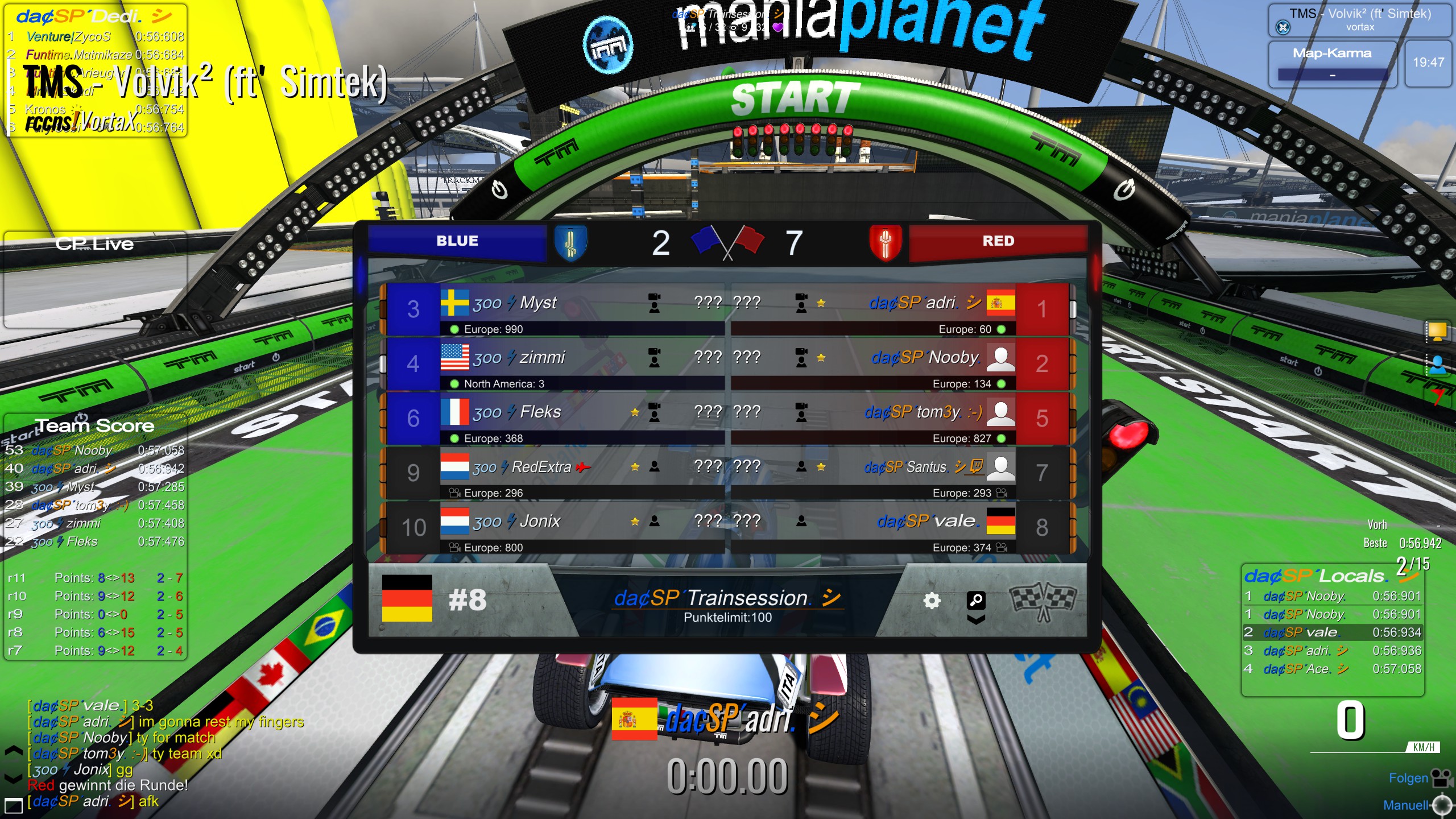Click the magnifying glass search icon

975,599
